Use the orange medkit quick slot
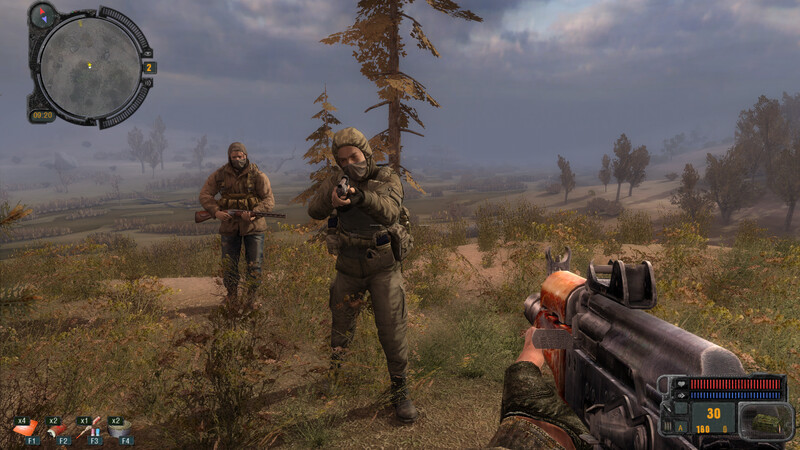The height and width of the screenshot is (450, 800). (27, 429)
